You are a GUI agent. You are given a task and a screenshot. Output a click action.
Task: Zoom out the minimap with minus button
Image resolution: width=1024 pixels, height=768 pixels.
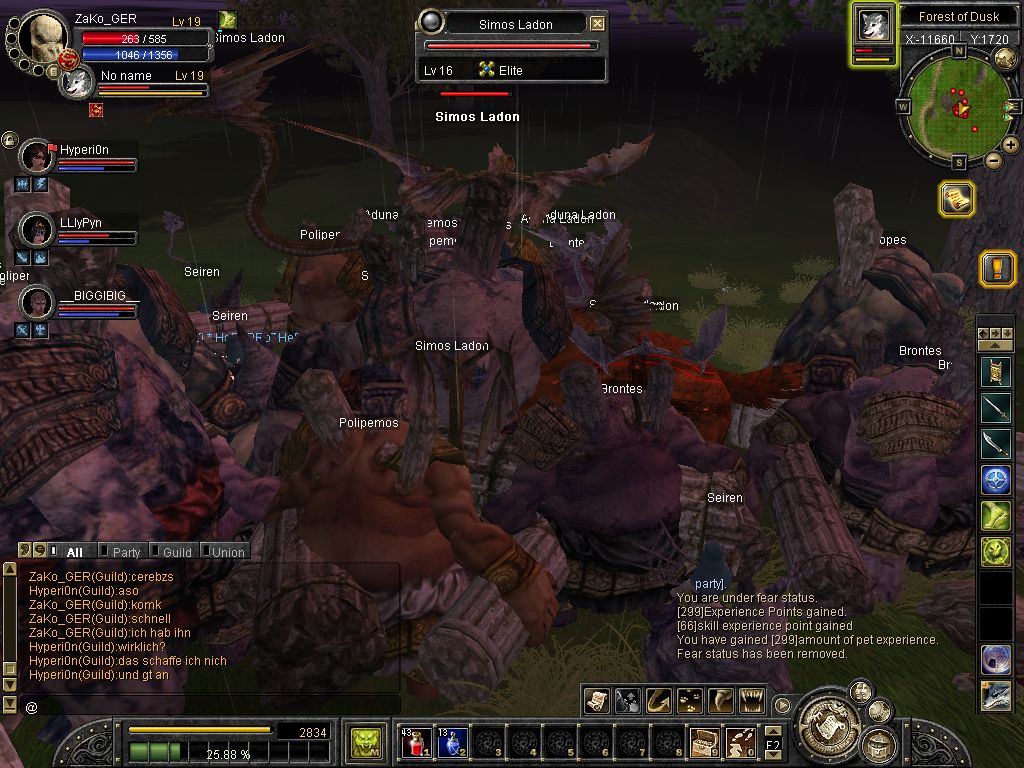tap(994, 160)
